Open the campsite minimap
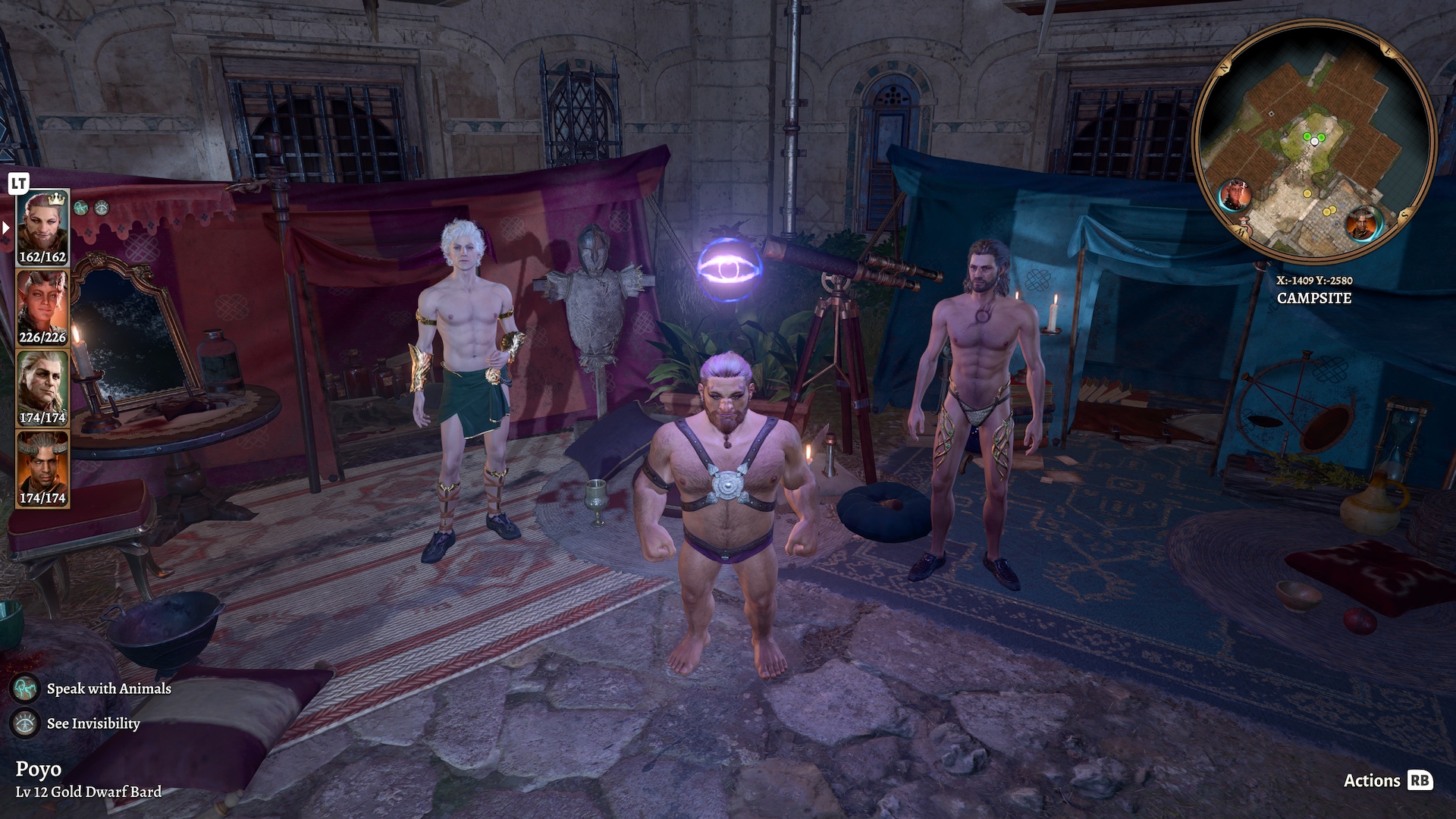The height and width of the screenshot is (819, 1456). [x=1314, y=141]
